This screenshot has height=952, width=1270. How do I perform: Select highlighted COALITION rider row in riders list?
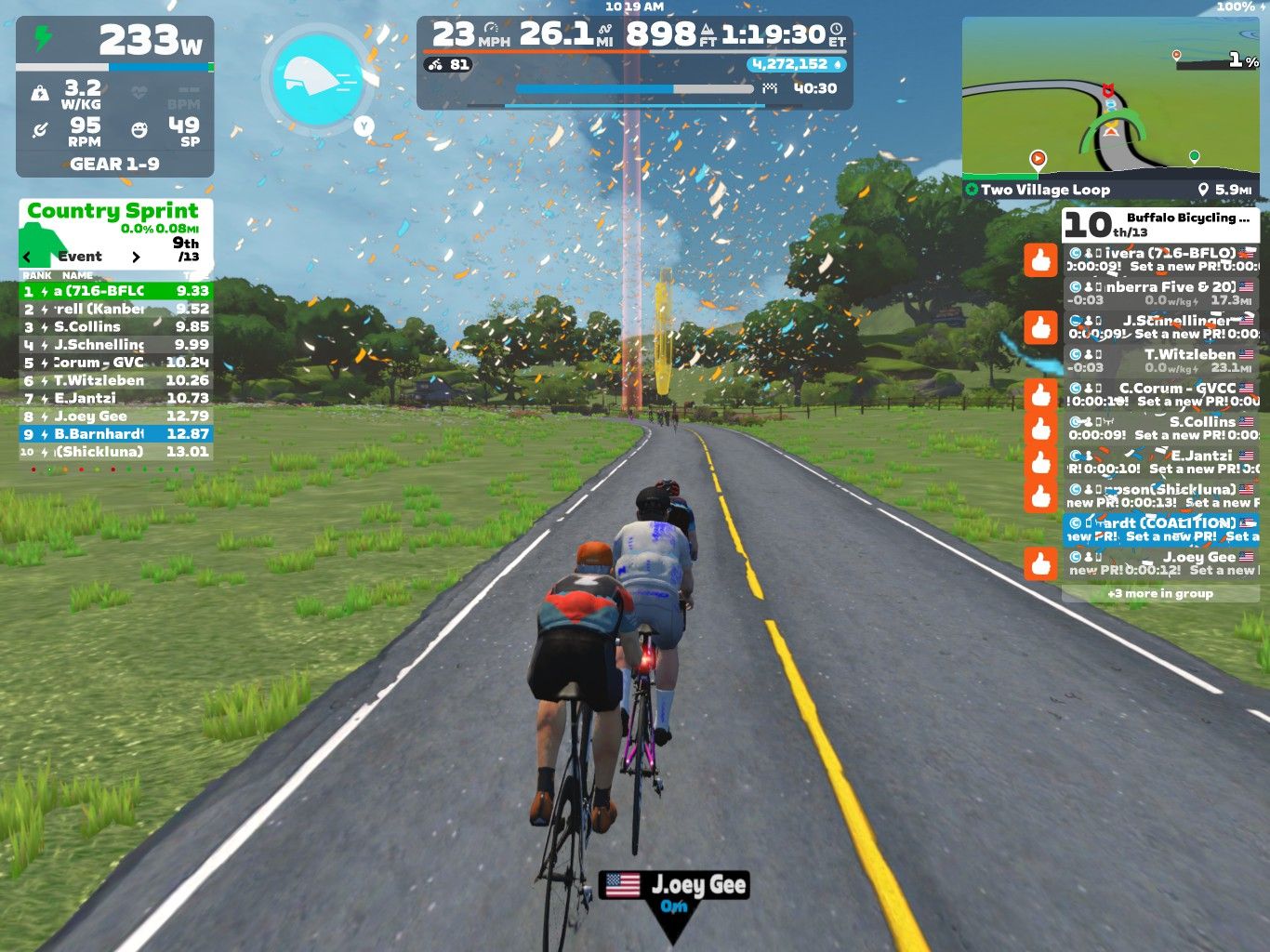point(1161,529)
